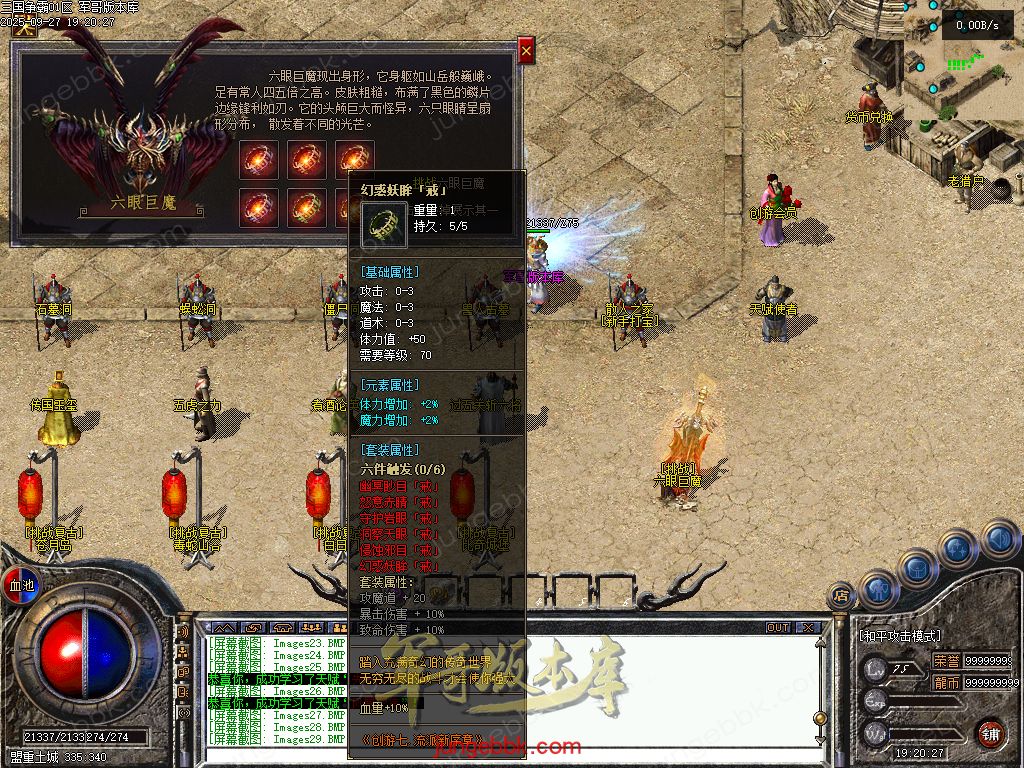Open the minimap in the corner
This screenshot has height=768, width=1024.
962,50
